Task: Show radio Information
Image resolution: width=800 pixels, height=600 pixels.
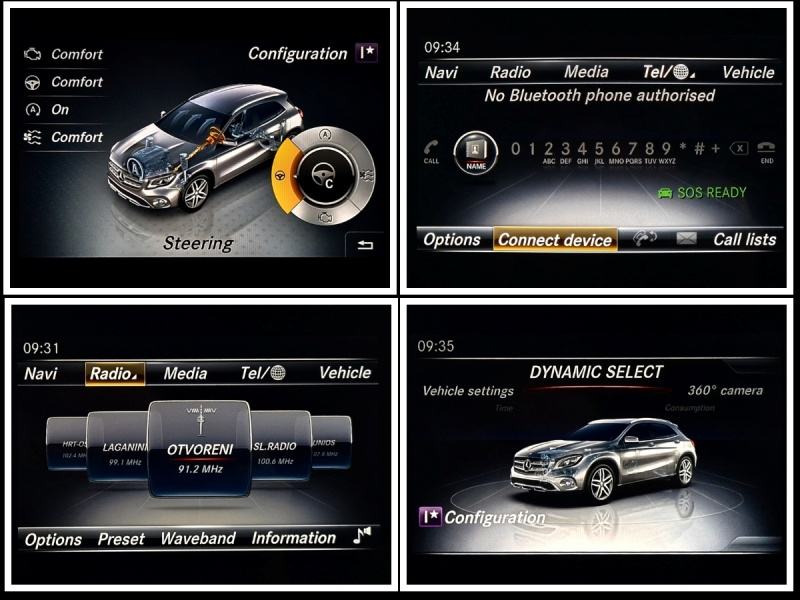Action: 293,539
